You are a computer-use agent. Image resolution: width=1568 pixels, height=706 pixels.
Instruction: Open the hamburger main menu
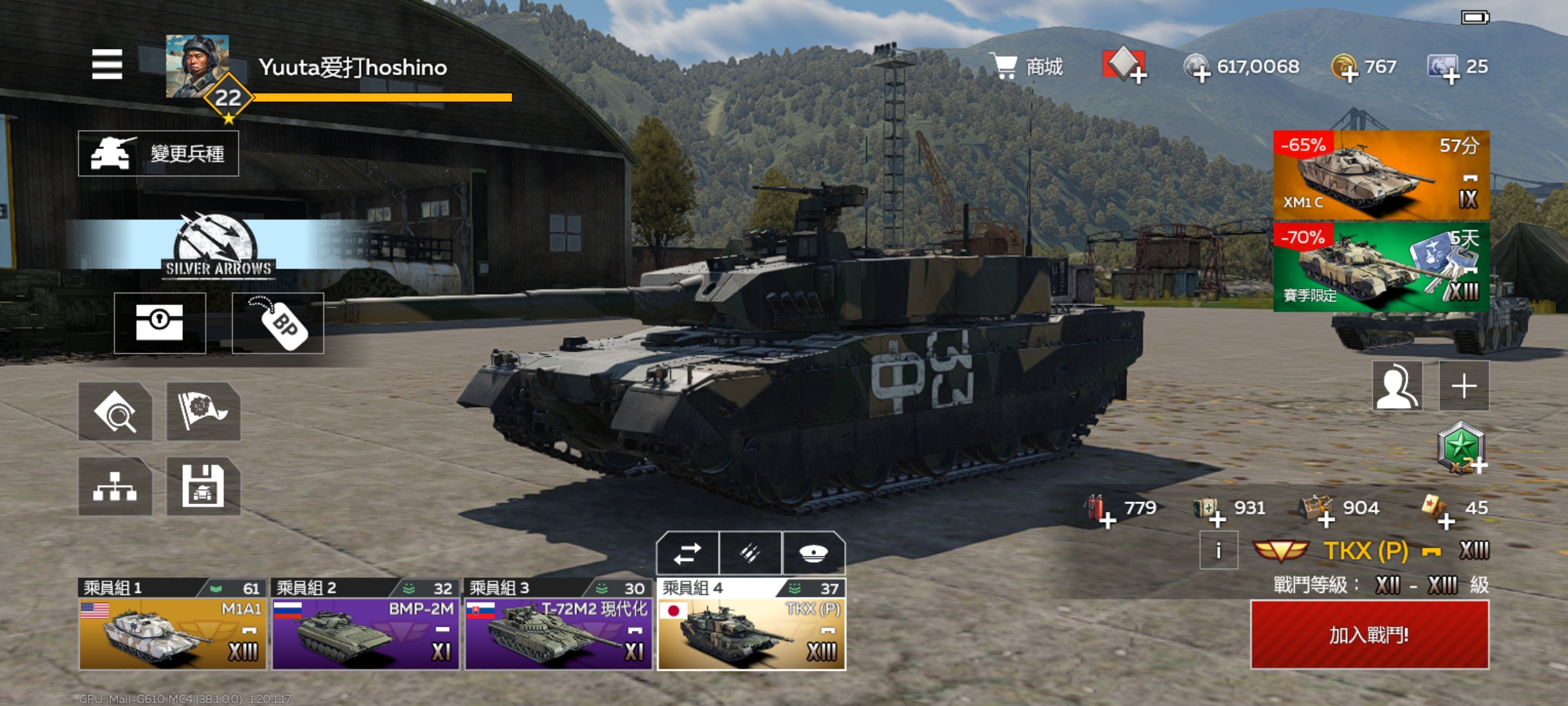107,64
